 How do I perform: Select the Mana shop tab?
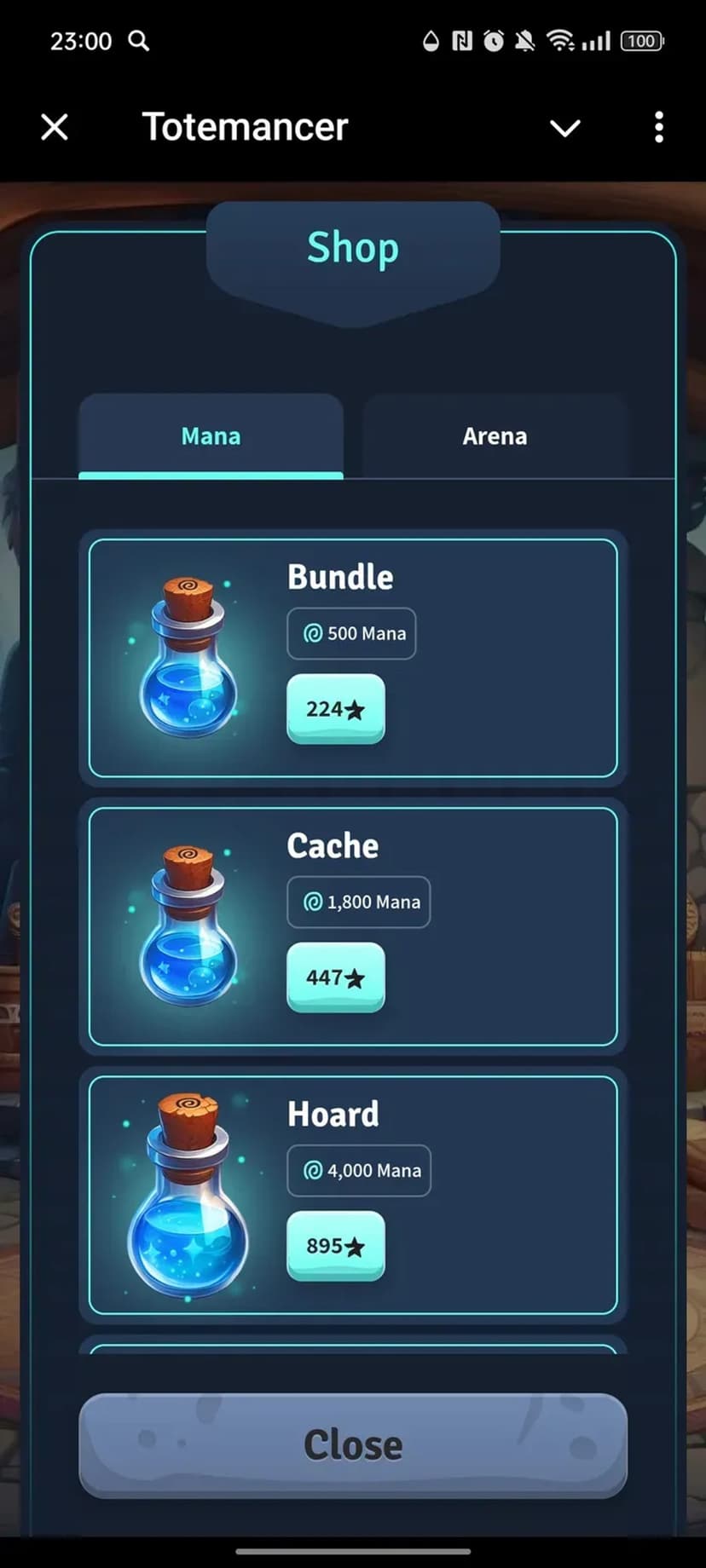[211, 436]
